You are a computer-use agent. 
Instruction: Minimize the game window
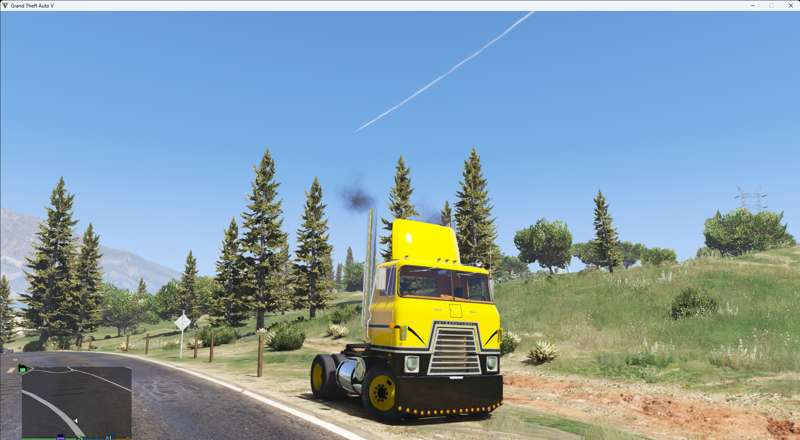pyautogui.click(x=753, y=6)
